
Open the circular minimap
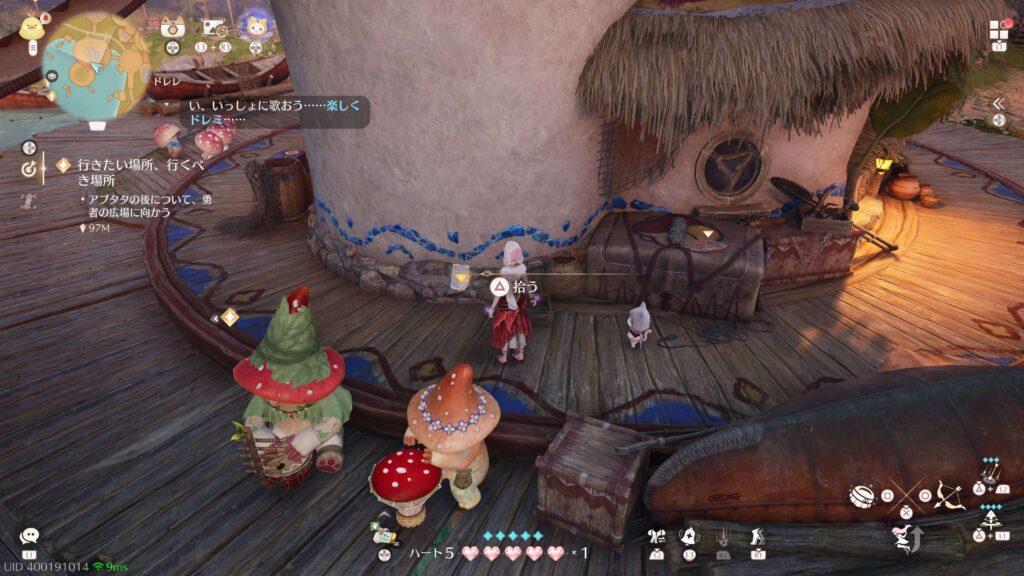click(x=96, y=66)
